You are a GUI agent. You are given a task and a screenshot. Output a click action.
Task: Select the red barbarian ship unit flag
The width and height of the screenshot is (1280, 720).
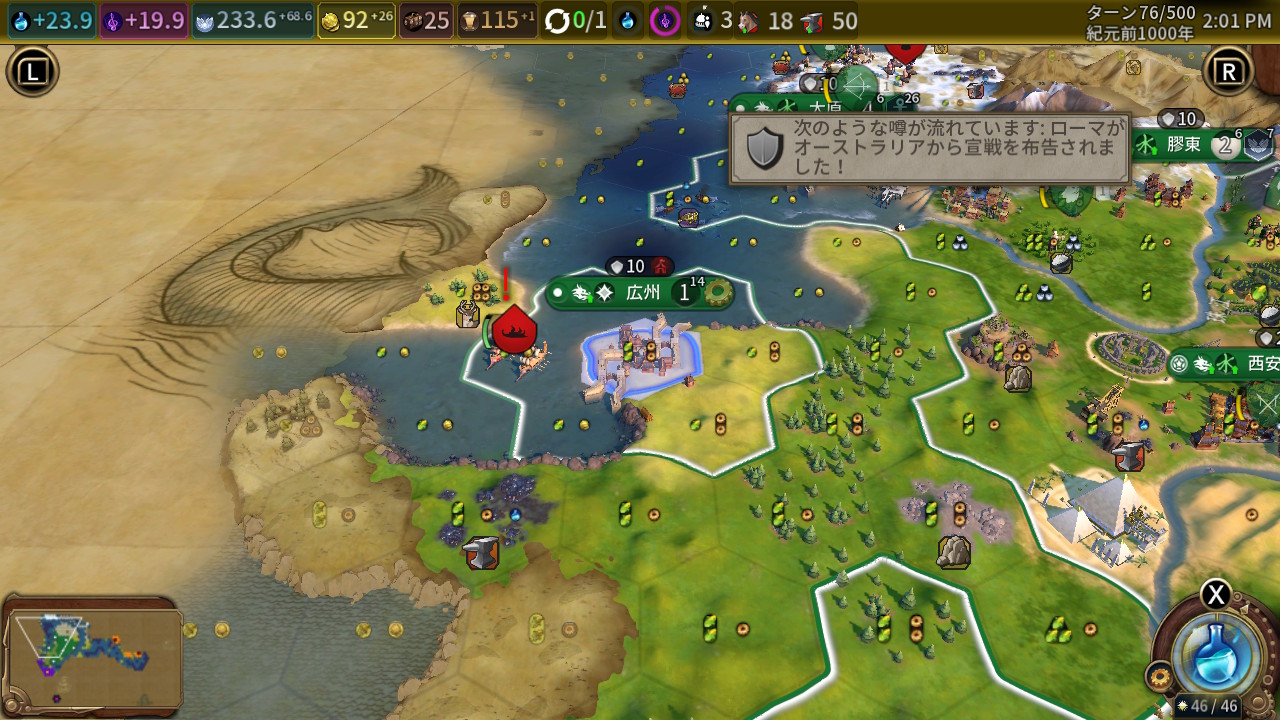514,332
